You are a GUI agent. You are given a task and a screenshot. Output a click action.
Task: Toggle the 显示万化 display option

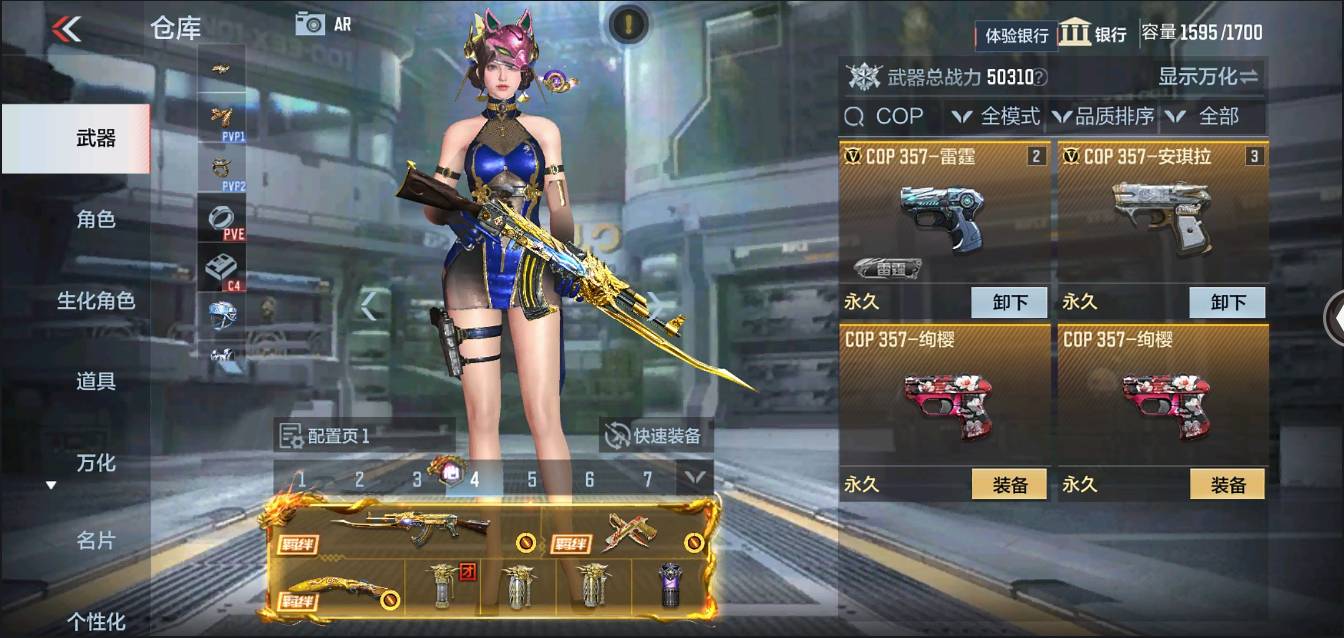pos(1208,76)
